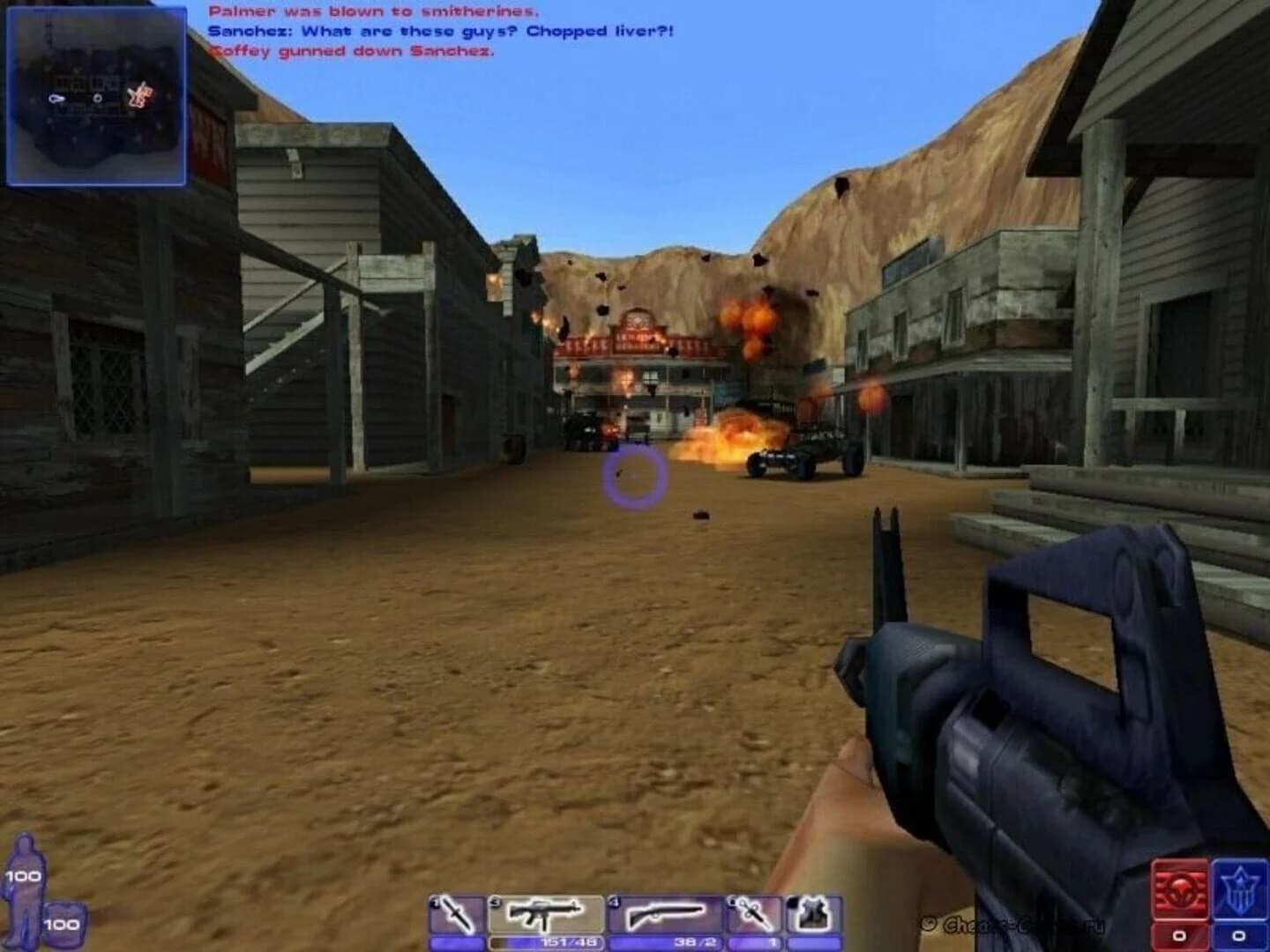Click the 'Coffey gunned down Sanchez' message
This screenshot has height=952, width=1270.
[356, 50]
